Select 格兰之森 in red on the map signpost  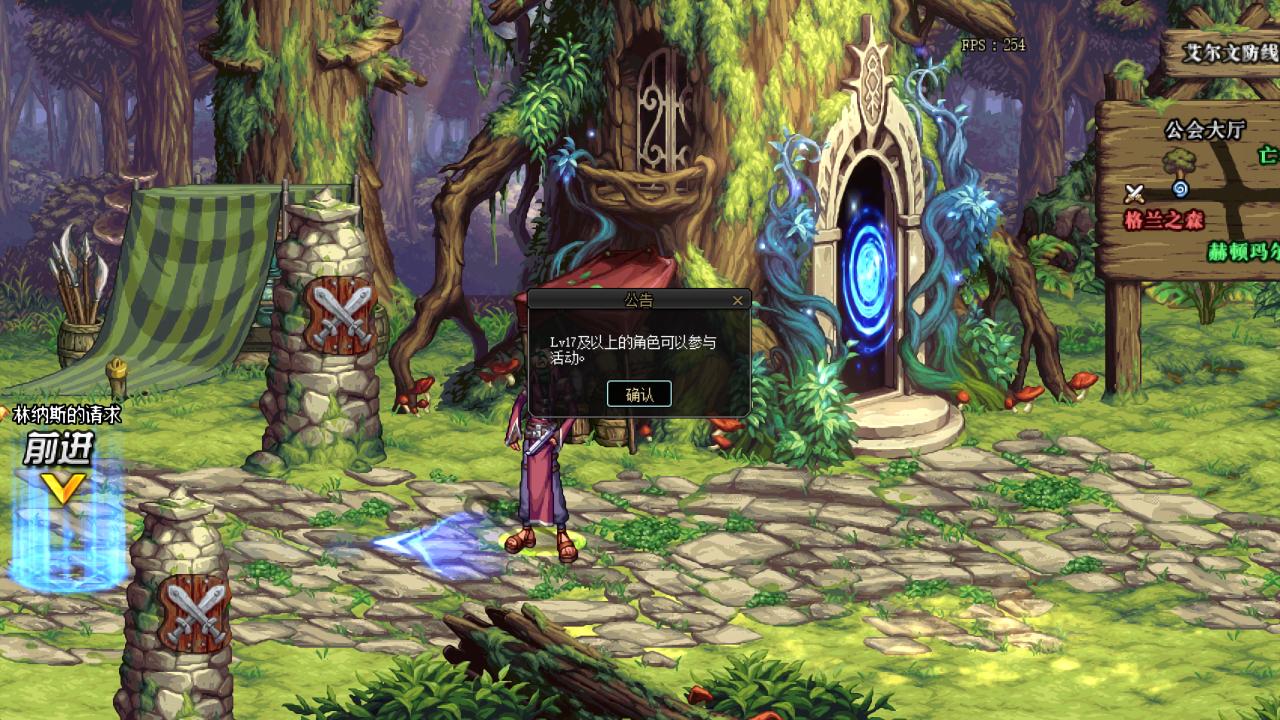click(1162, 219)
